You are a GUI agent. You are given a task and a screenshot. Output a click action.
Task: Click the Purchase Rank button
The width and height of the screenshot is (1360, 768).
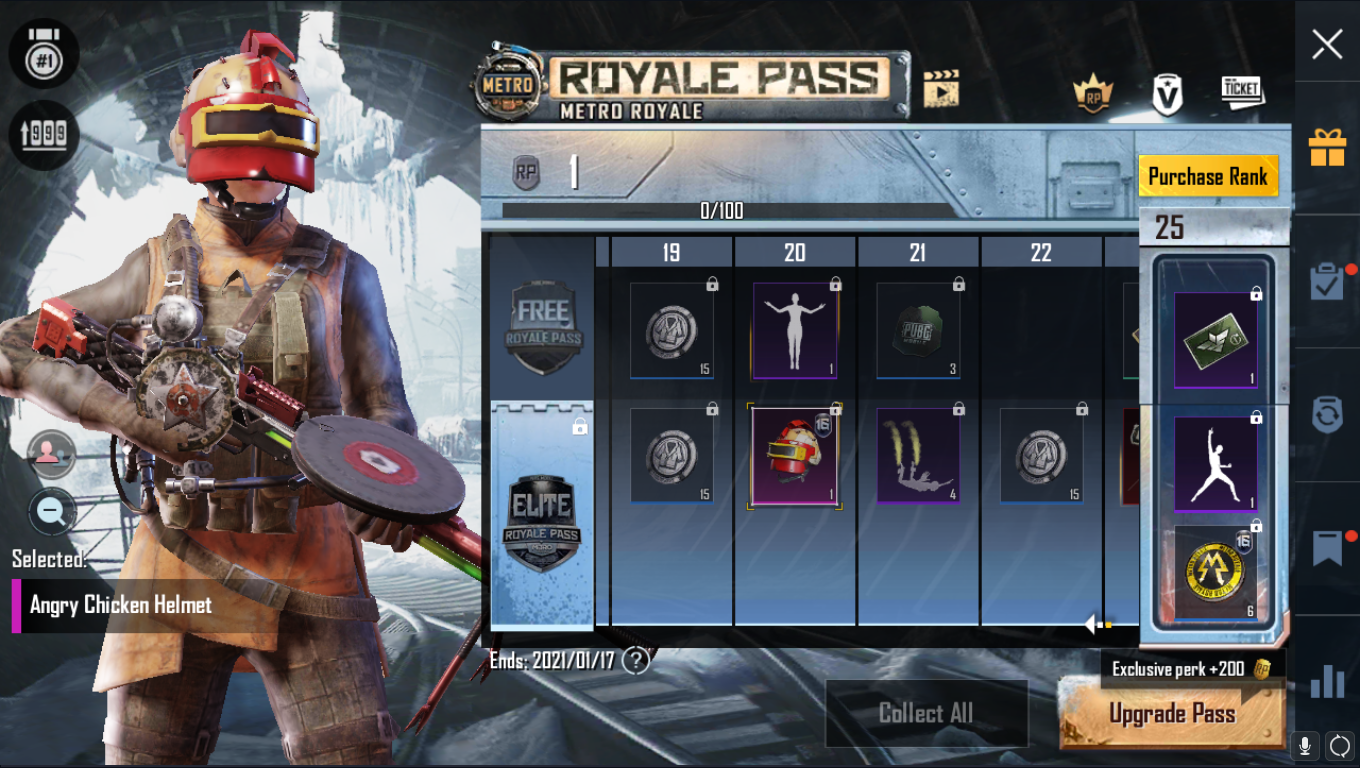1208,177
